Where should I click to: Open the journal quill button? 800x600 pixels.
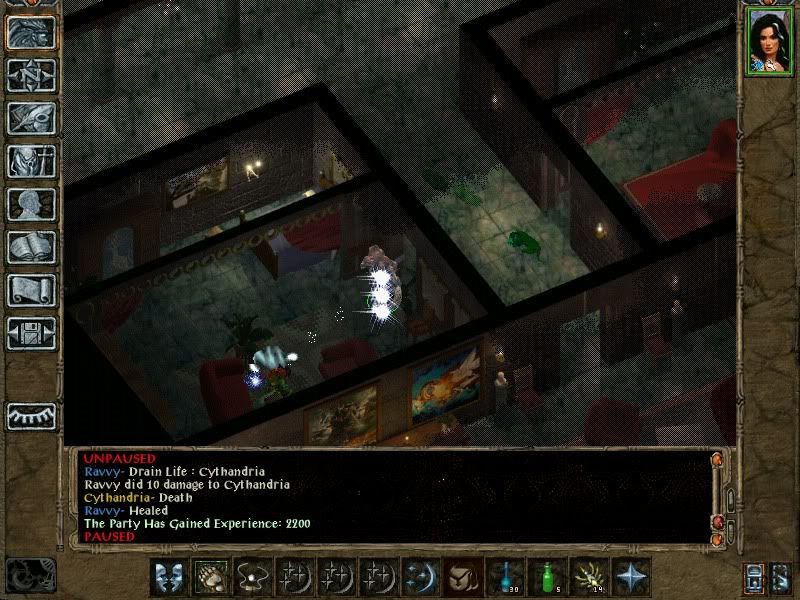(x=31, y=119)
